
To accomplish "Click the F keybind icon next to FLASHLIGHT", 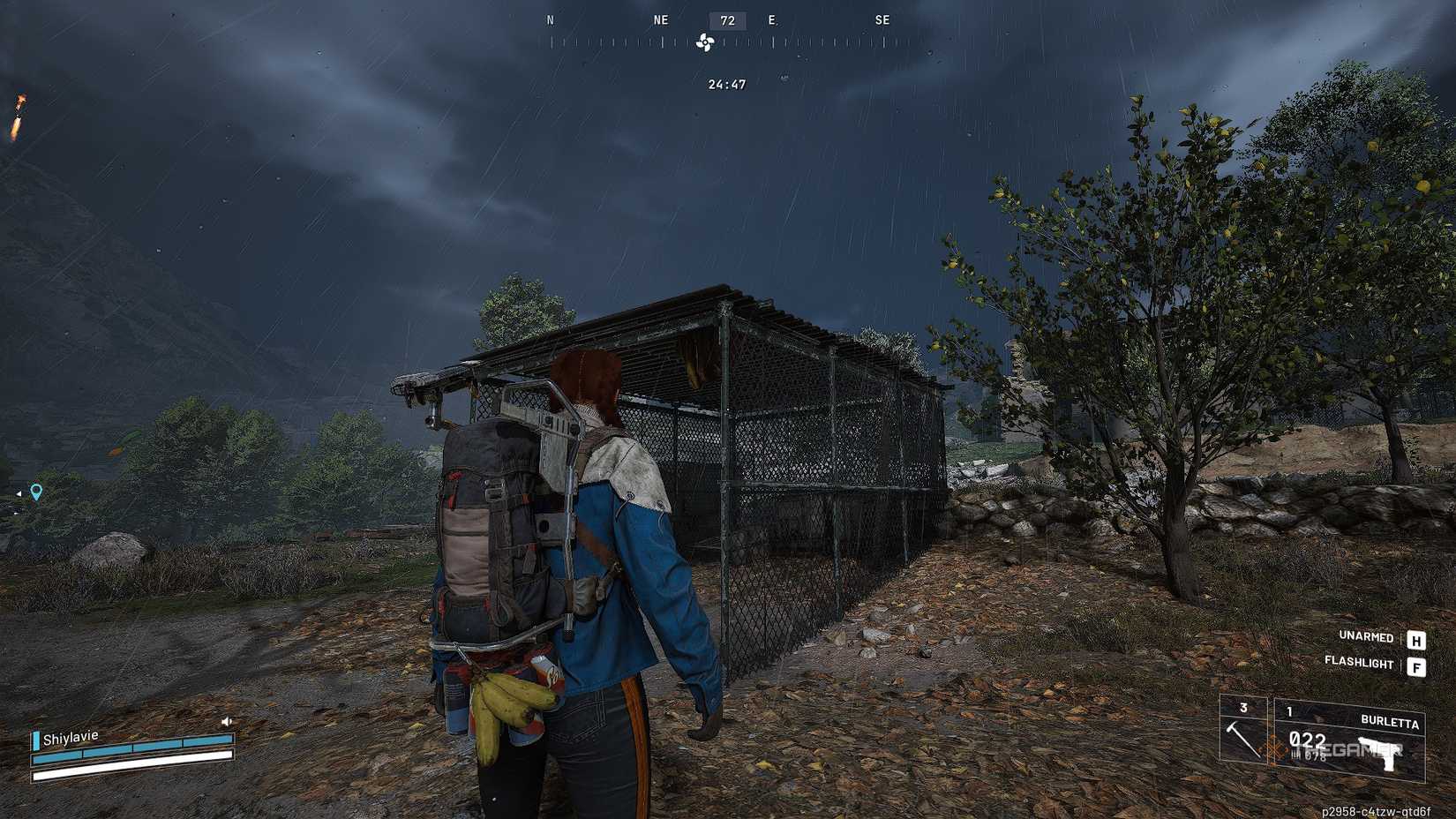I will 1416,664.
